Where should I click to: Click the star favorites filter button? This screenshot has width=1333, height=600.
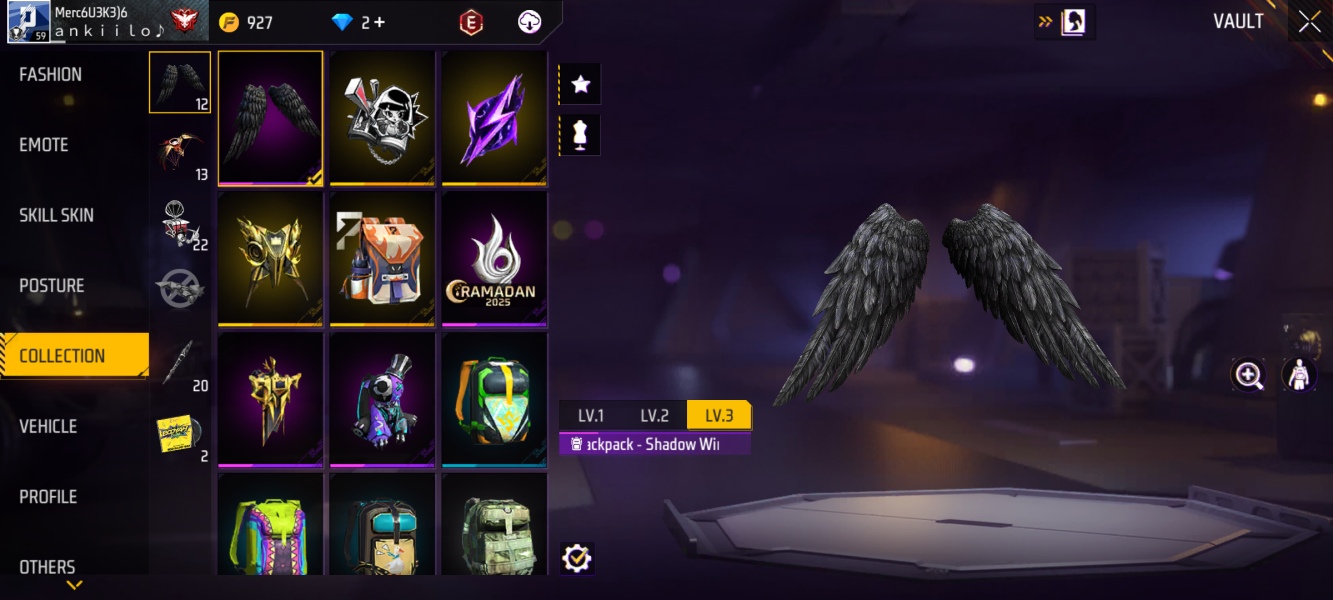click(x=580, y=85)
